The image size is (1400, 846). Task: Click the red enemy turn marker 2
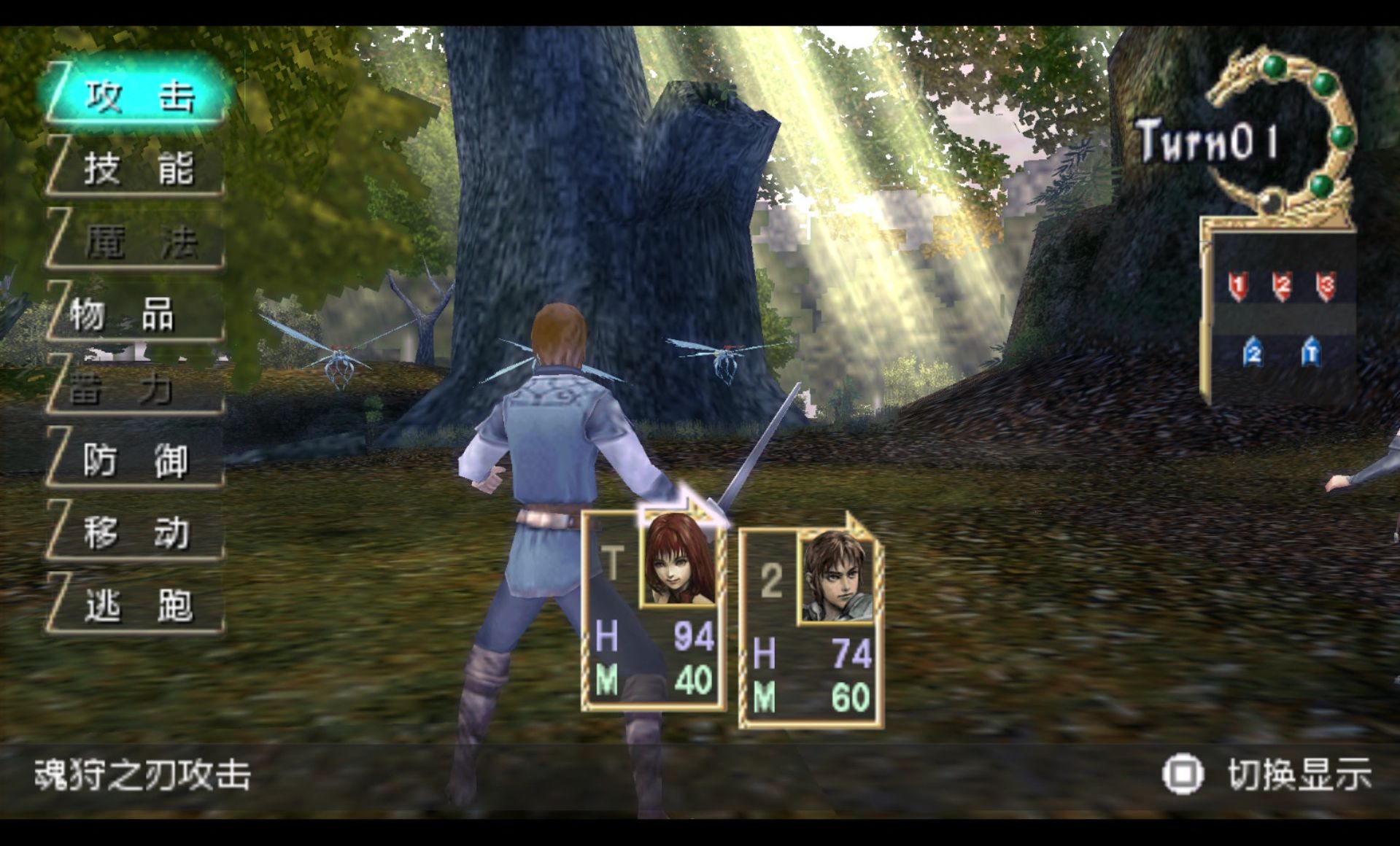click(1282, 285)
